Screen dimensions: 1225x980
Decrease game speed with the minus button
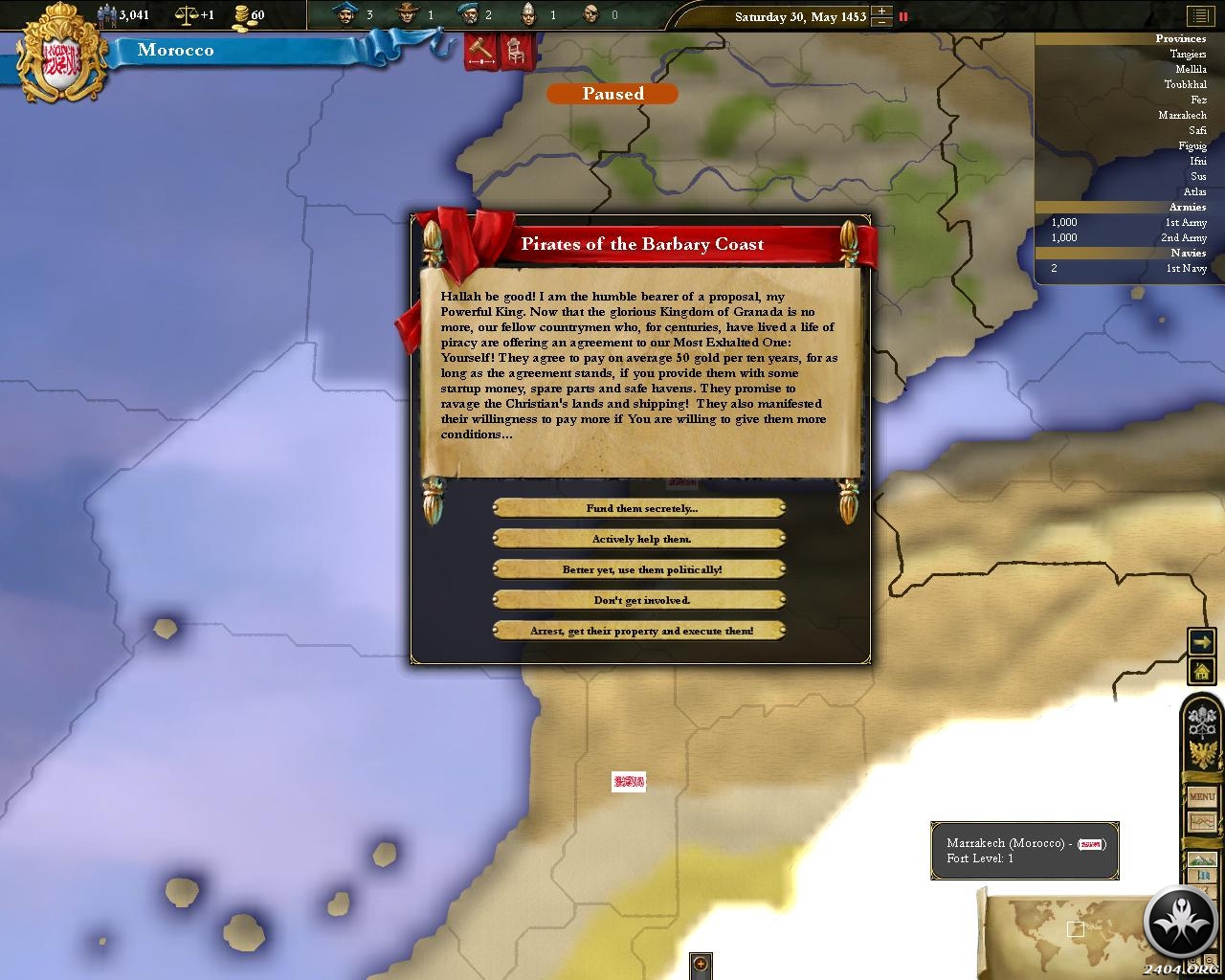[x=881, y=22]
